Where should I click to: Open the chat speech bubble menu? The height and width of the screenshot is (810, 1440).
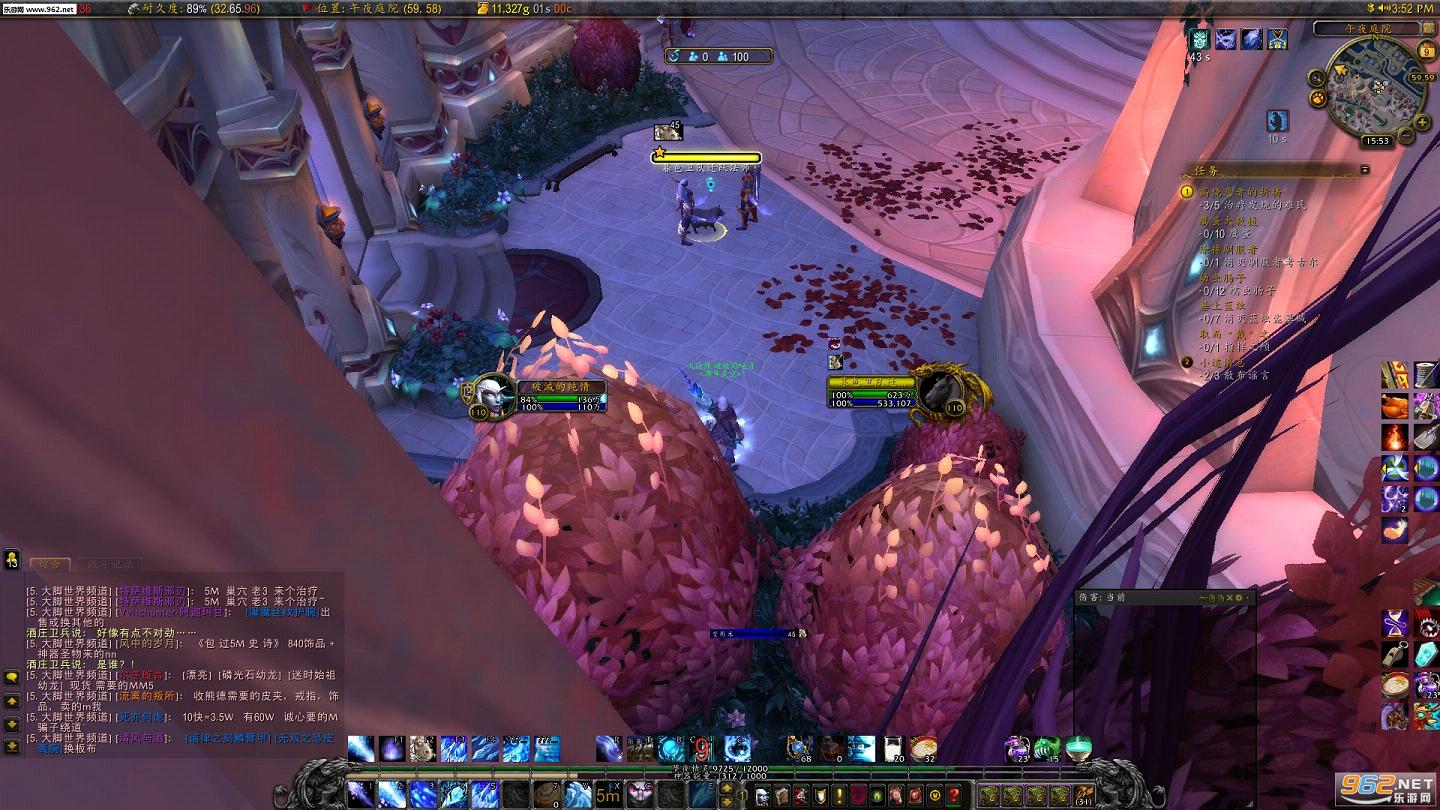click(x=12, y=677)
